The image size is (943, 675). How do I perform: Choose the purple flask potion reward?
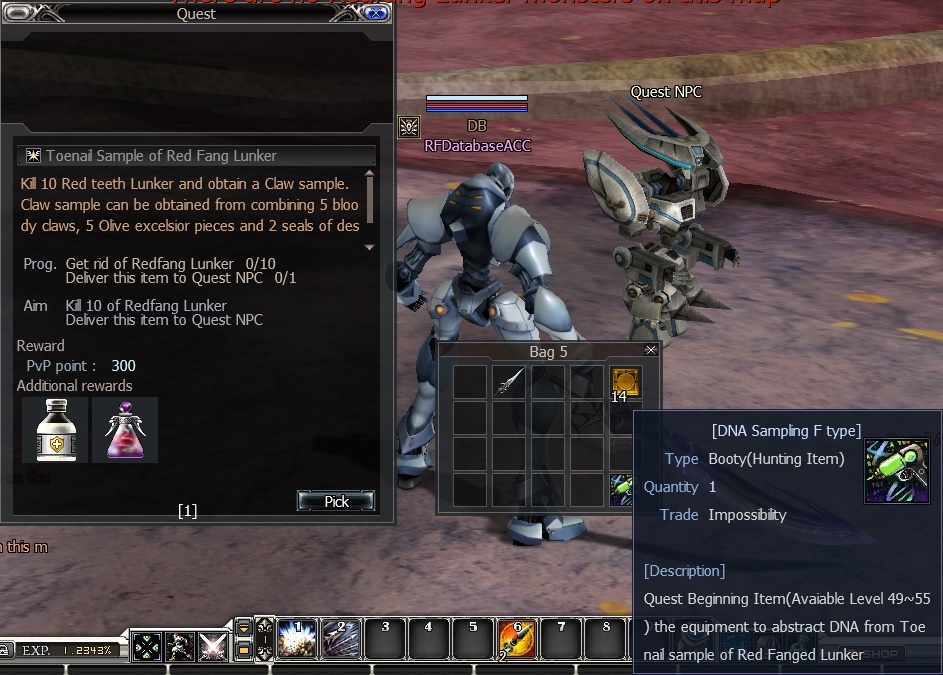click(x=125, y=430)
